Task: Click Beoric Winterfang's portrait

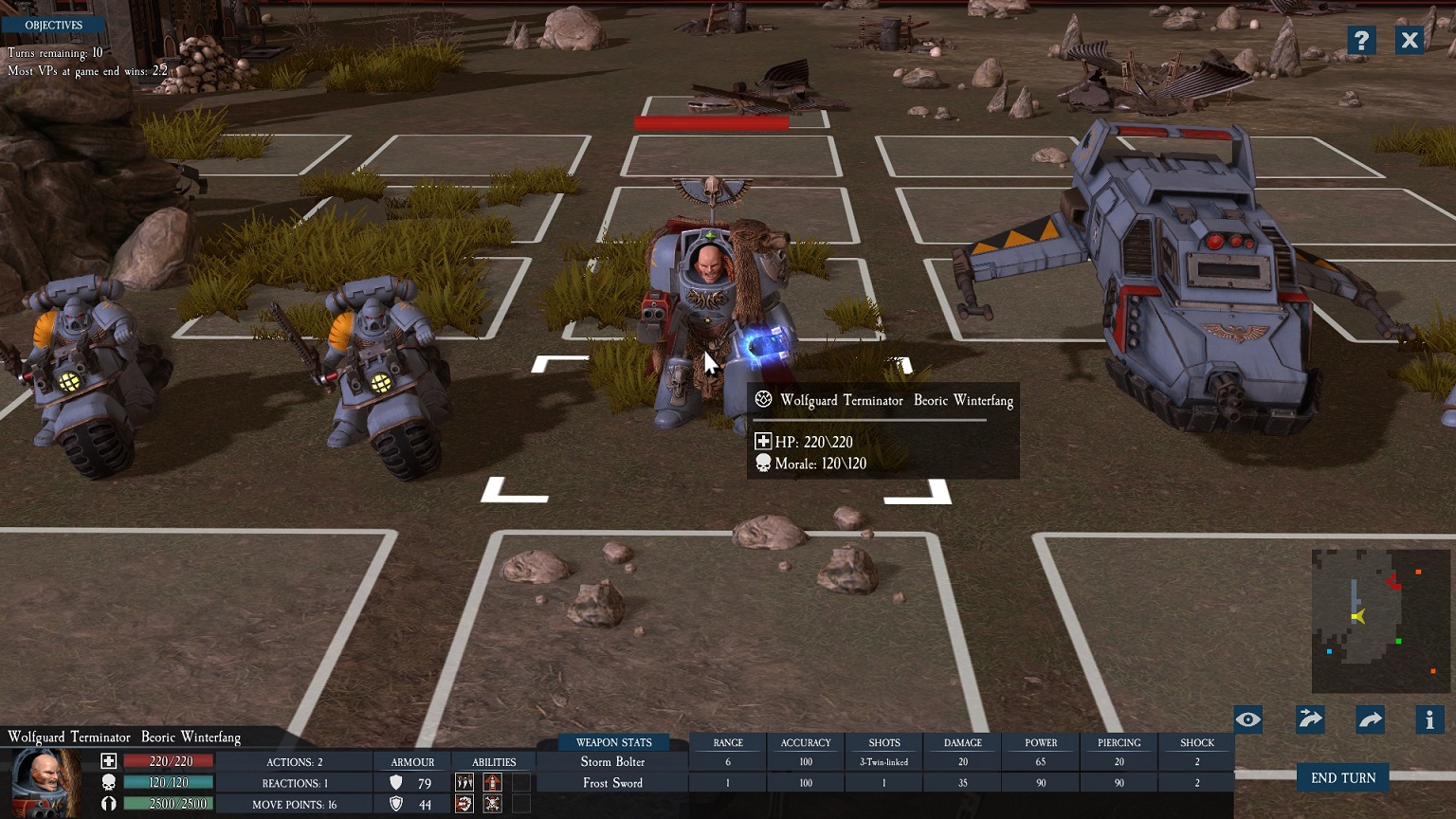Action: coord(45,782)
